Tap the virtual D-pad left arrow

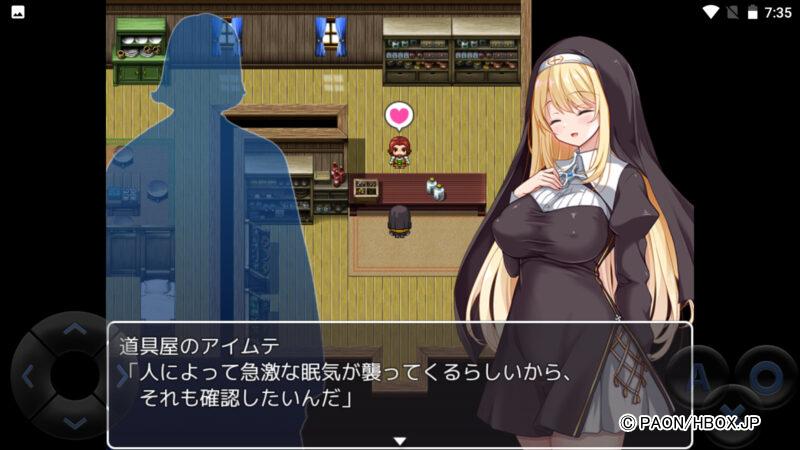tap(28, 376)
